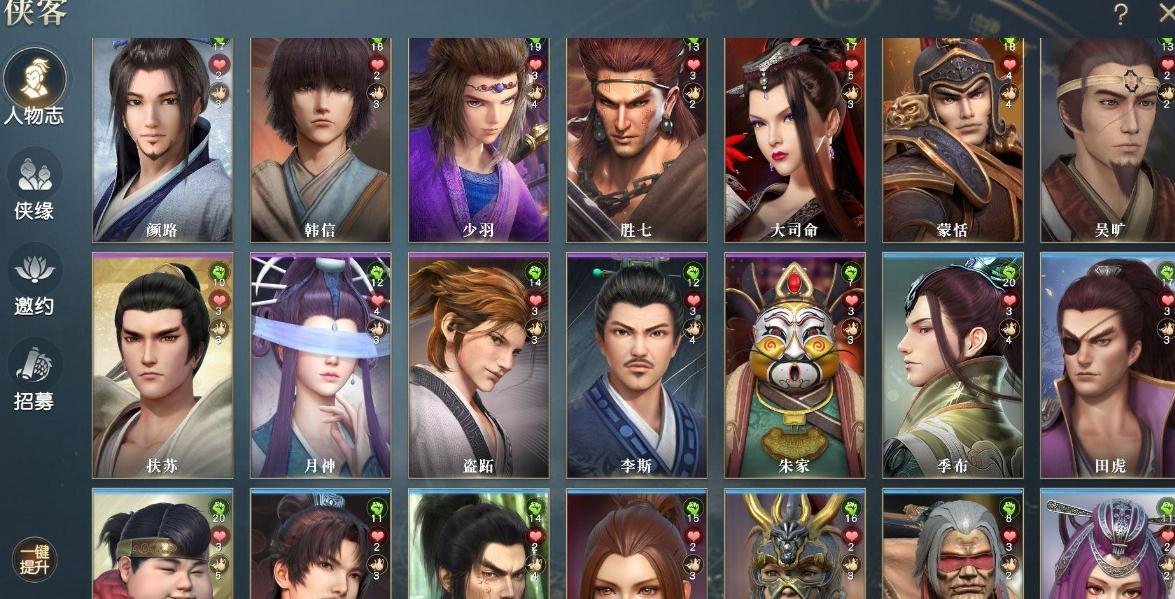Pick the masked 朱家 character card
Screen dimensions: 1175x599
pos(794,365)
